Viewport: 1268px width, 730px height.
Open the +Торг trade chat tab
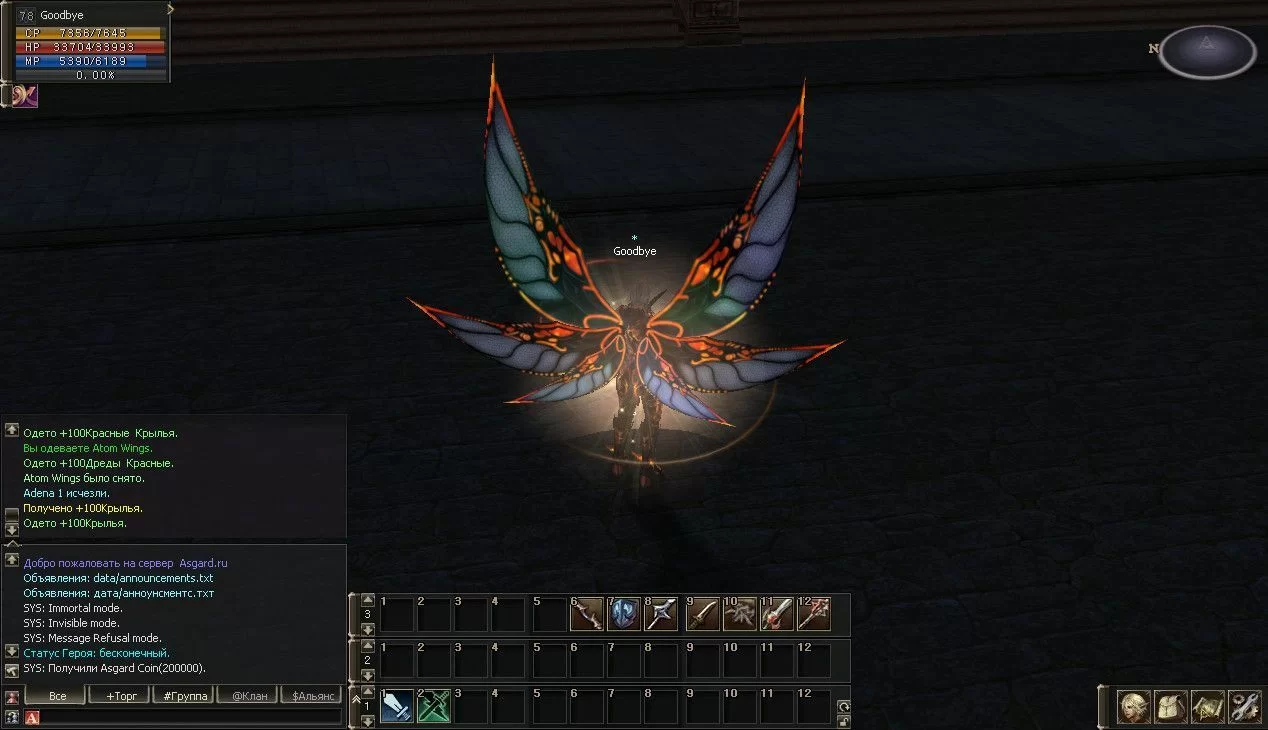tap(119, 695)
